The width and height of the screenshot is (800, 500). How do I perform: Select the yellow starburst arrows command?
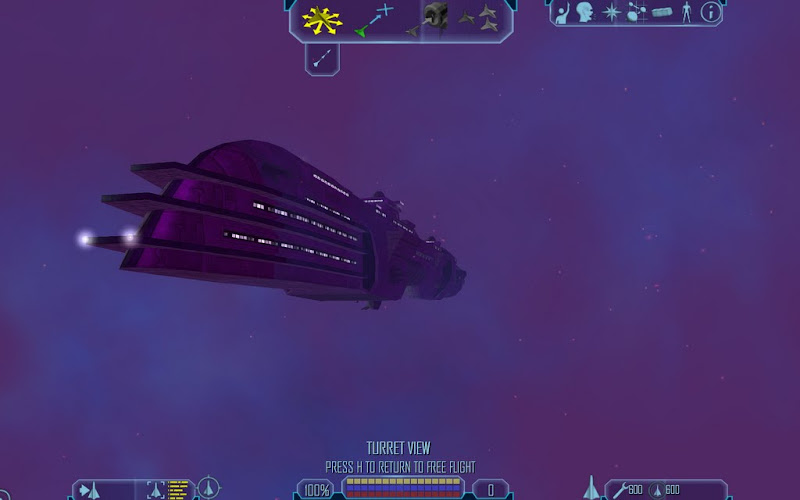(x=322, y=18)
